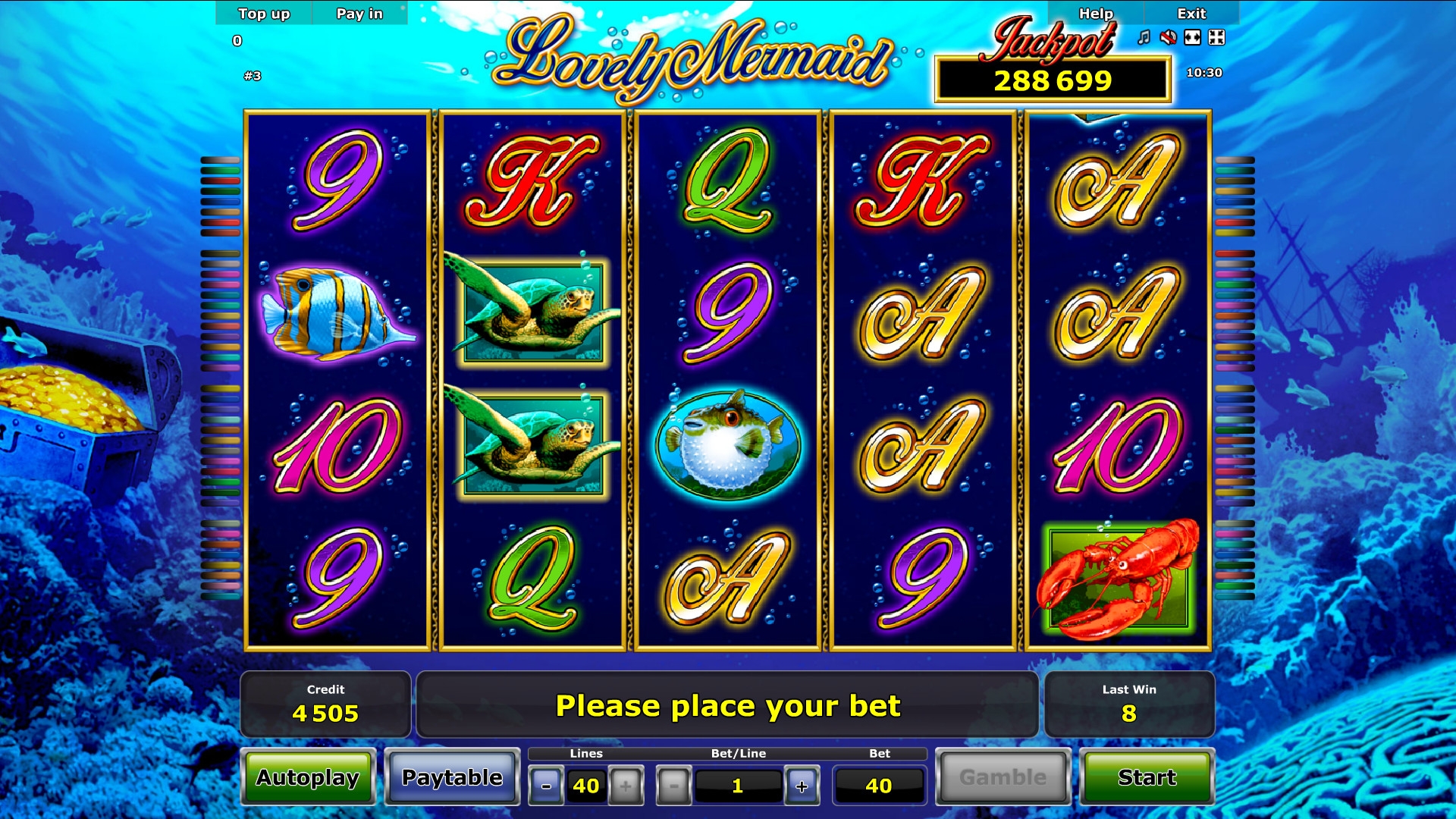This screenshot has height=819, width=1456.
Task: Increase the number of Lines
Action: (626, 786)
